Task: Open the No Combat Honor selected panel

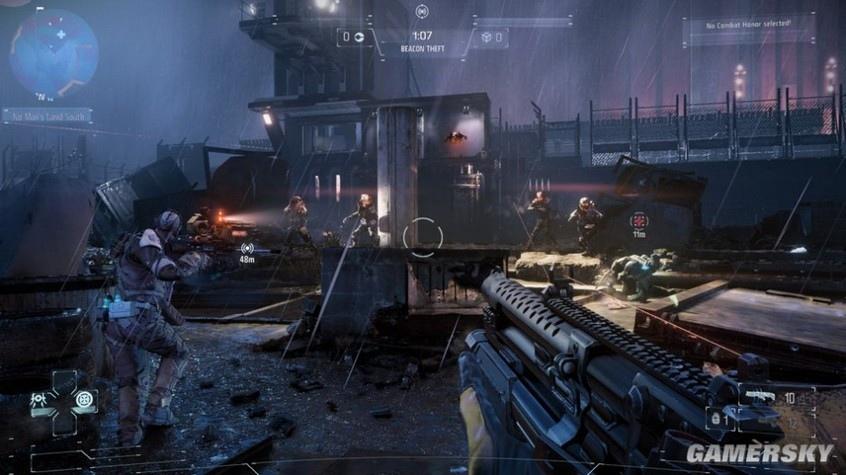Action: (749, 23)
